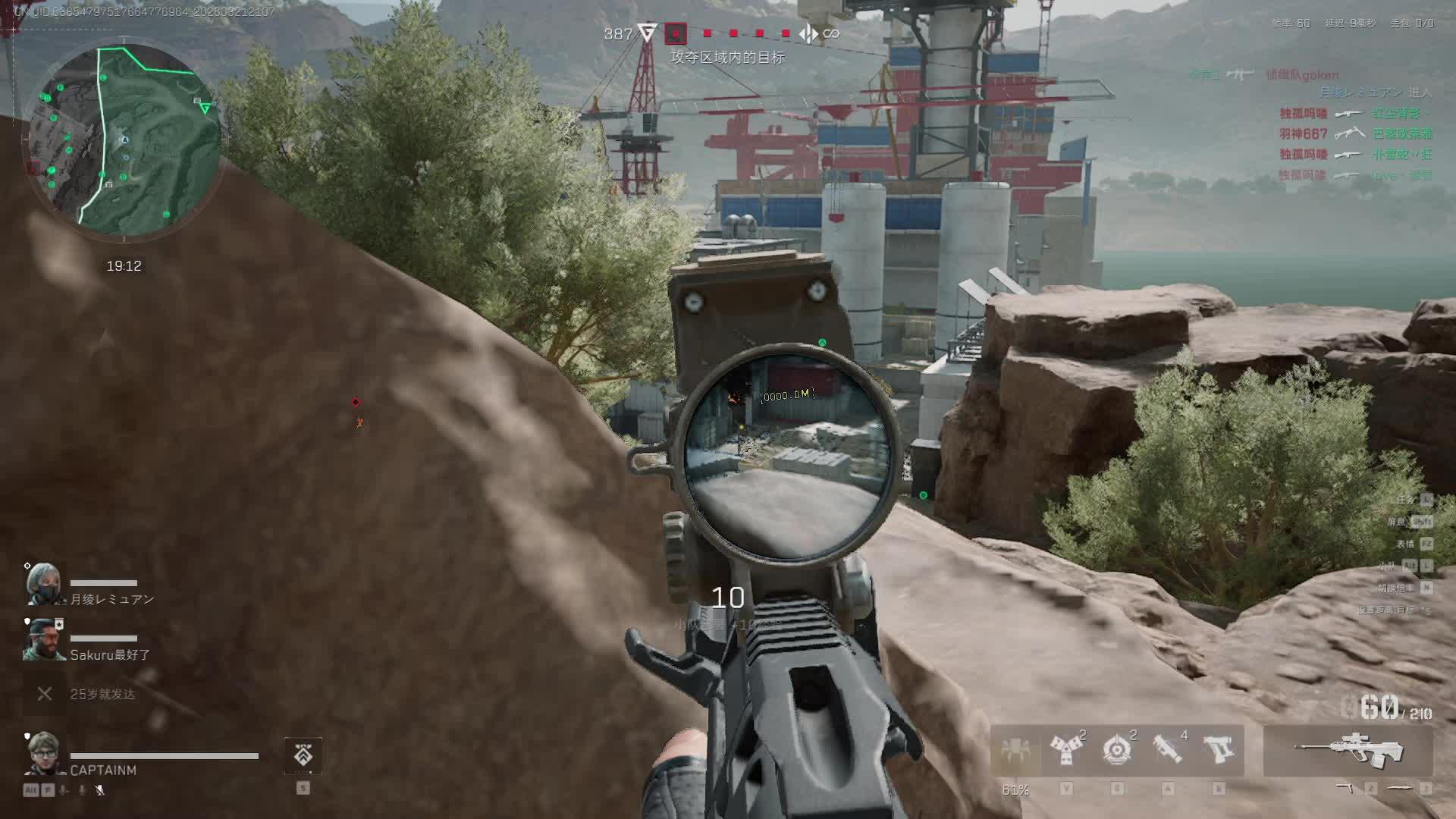Pick the pistol-shaped tool slot
This screenshot has height=819, width=1456.
click(1219, 750)
